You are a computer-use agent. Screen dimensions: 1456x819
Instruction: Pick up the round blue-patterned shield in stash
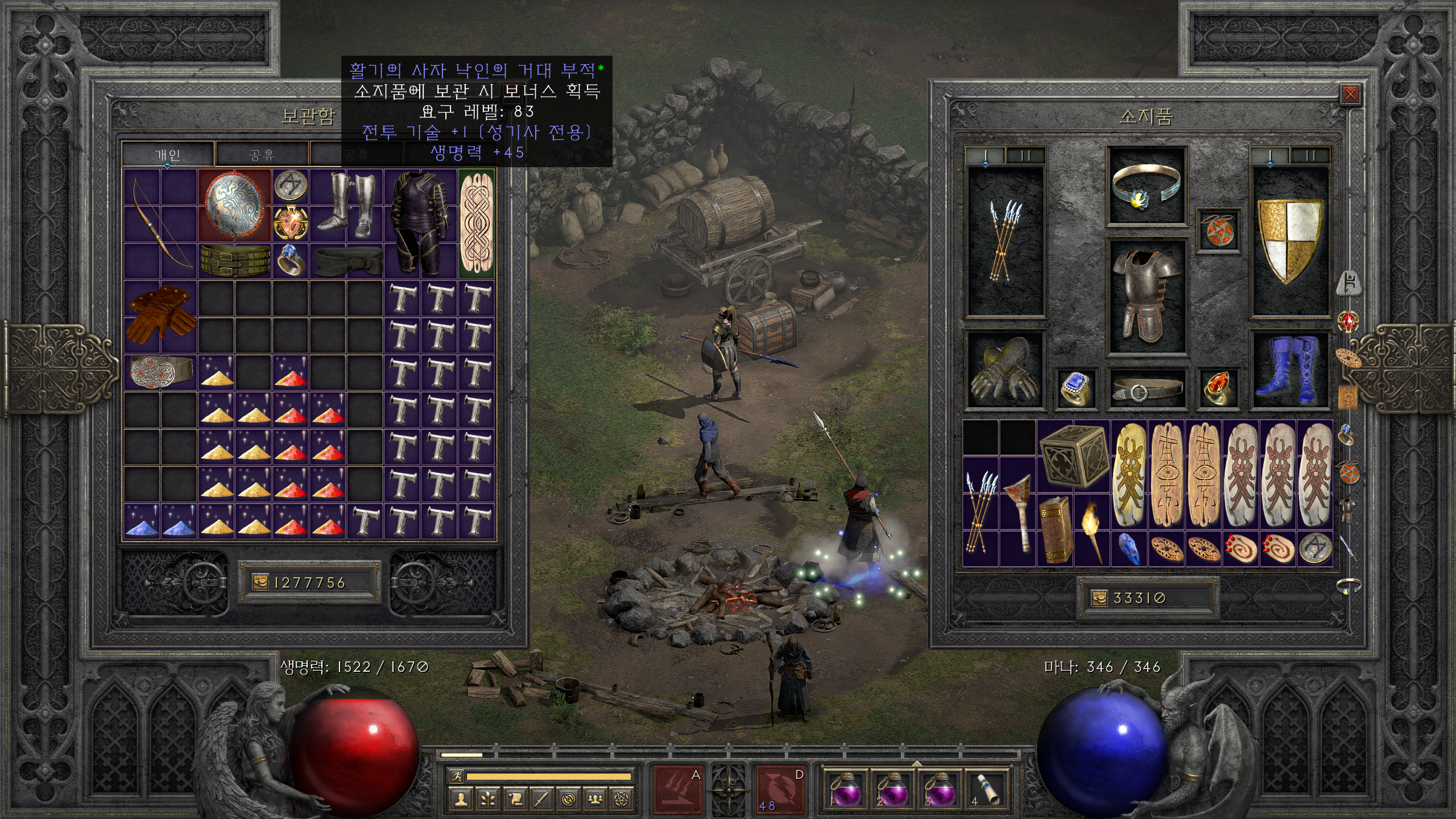point(235,205)
